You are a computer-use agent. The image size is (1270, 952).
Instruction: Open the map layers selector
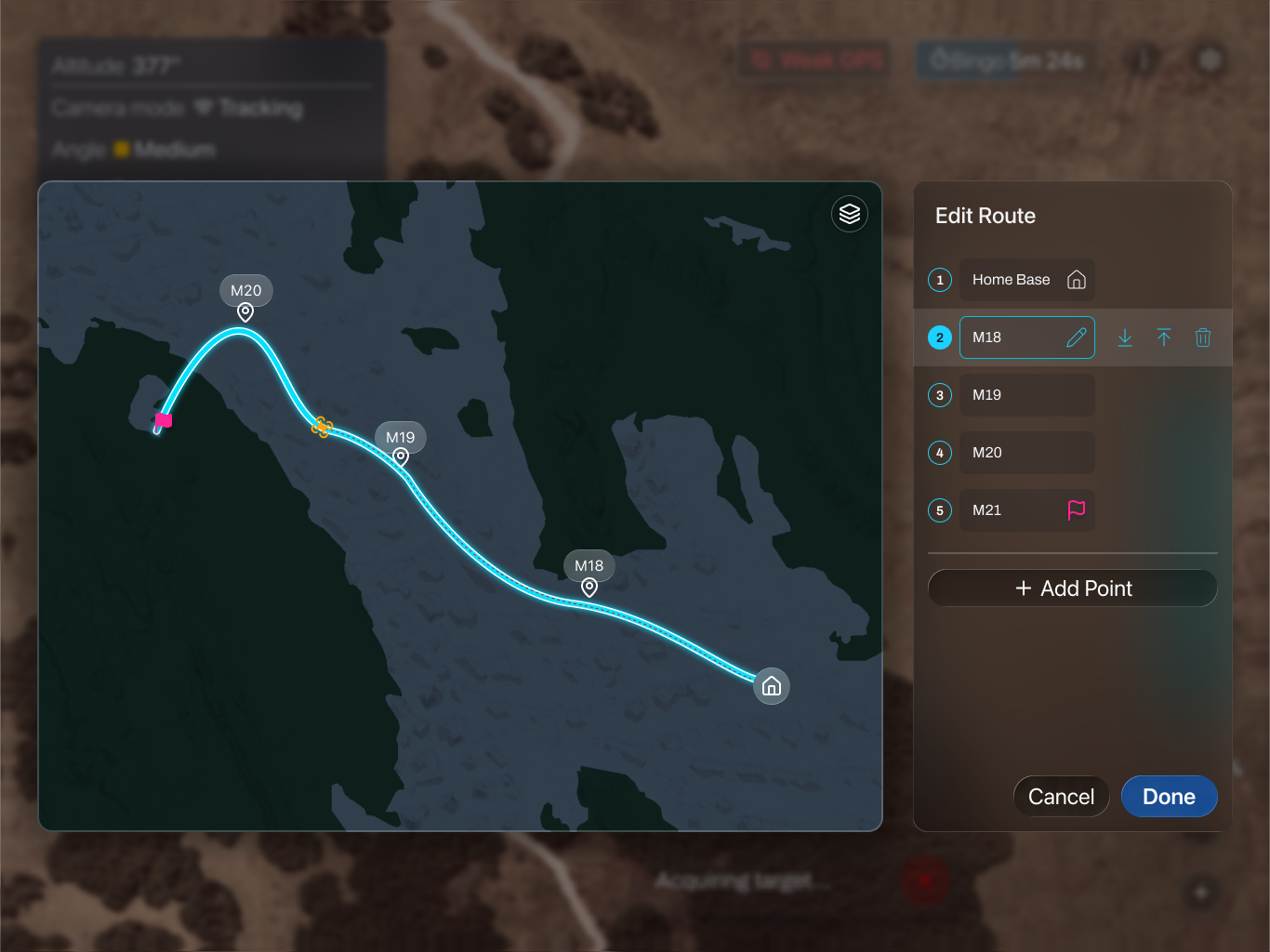pos(850,214)
